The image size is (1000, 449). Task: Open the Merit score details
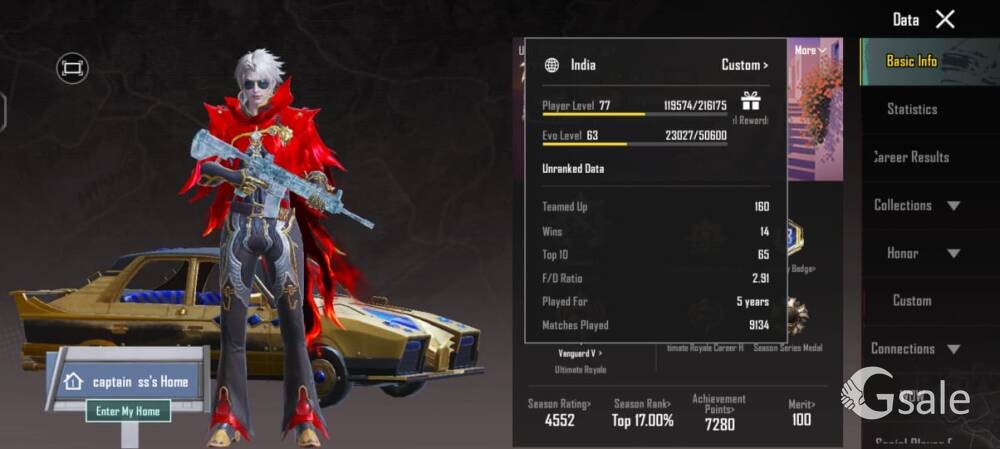click(800, 413)
